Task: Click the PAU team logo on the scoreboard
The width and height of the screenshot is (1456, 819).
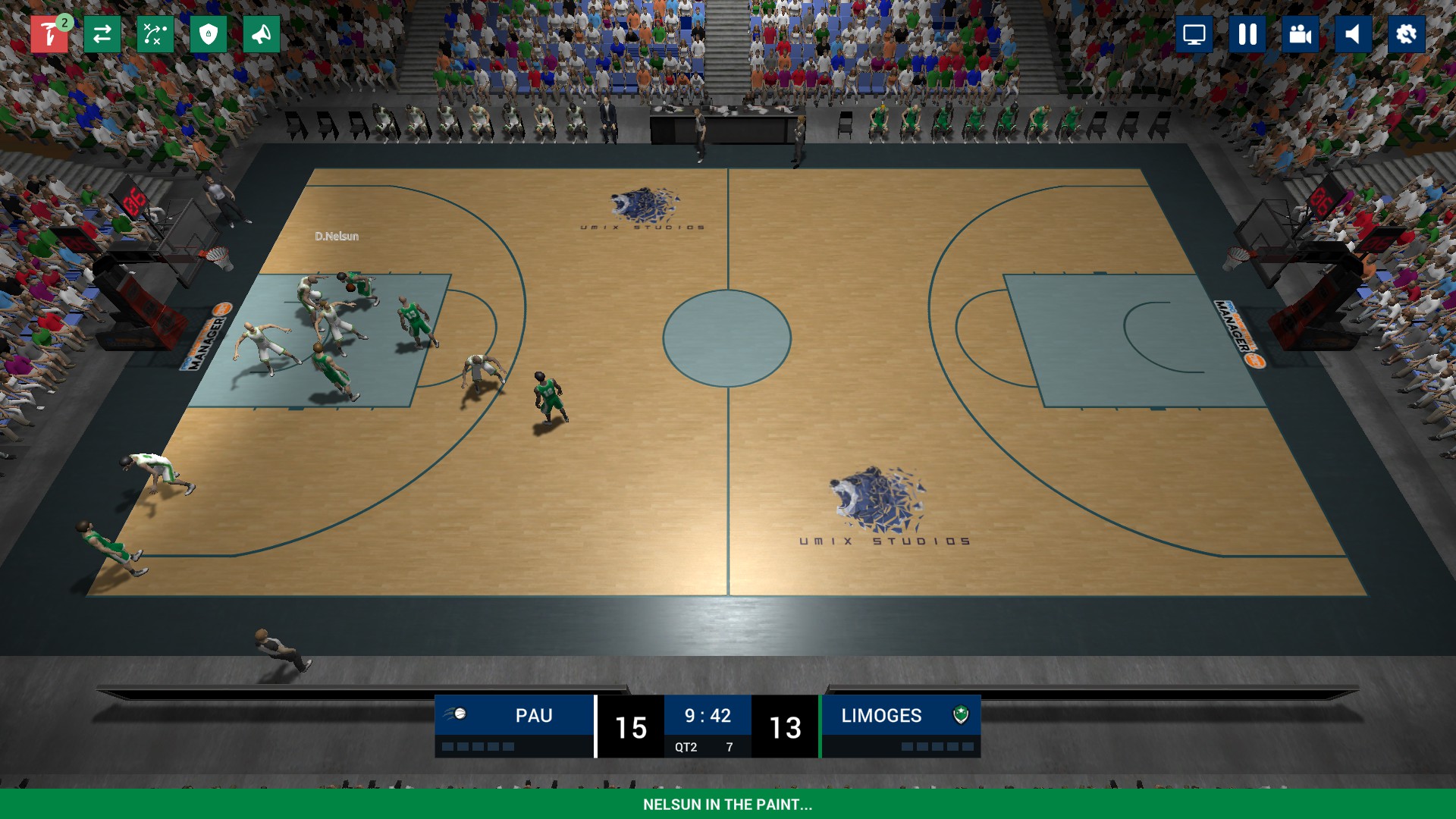Action: (459, 714)
